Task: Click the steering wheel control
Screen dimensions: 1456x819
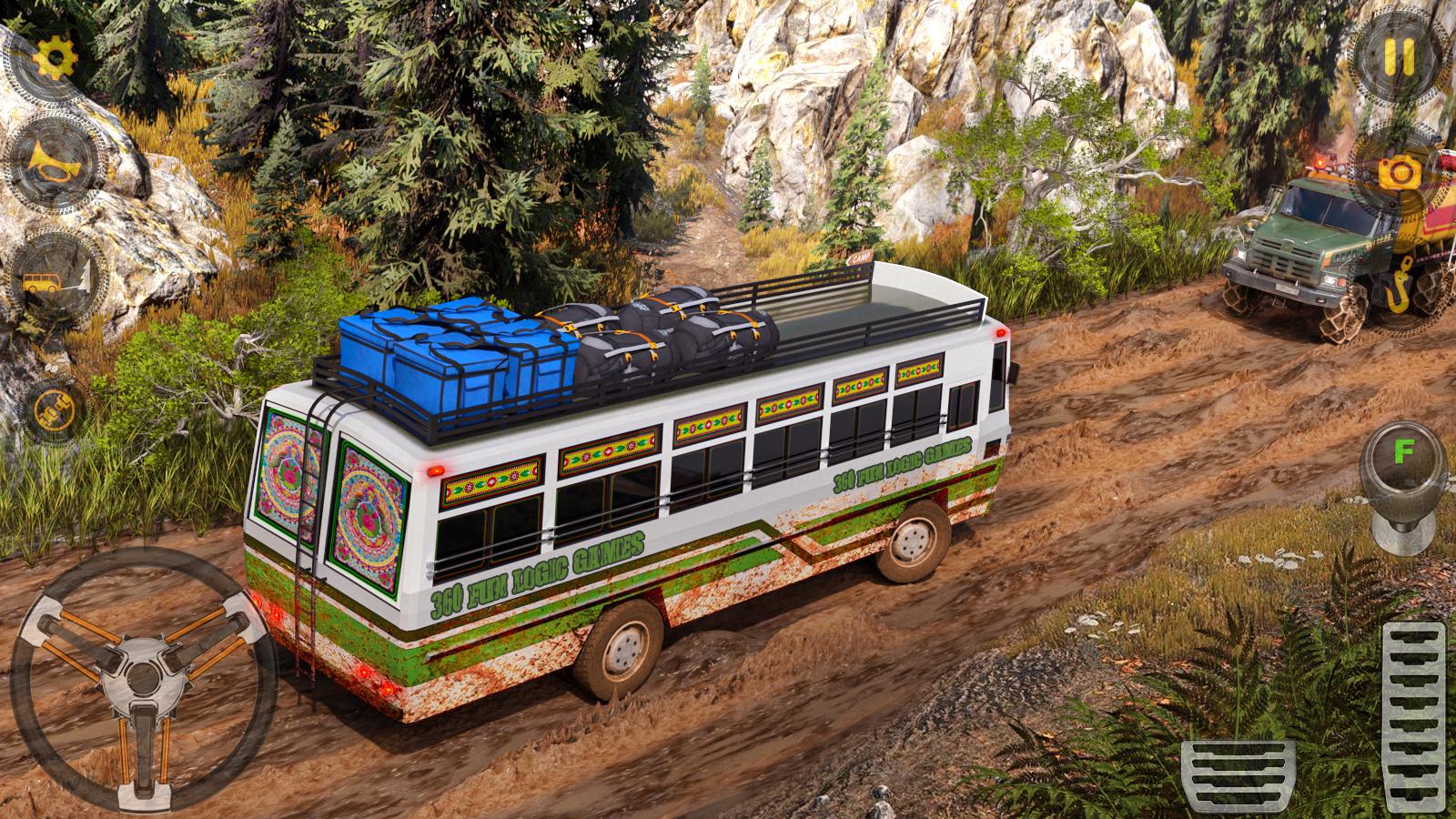Action: click(141, 675)
